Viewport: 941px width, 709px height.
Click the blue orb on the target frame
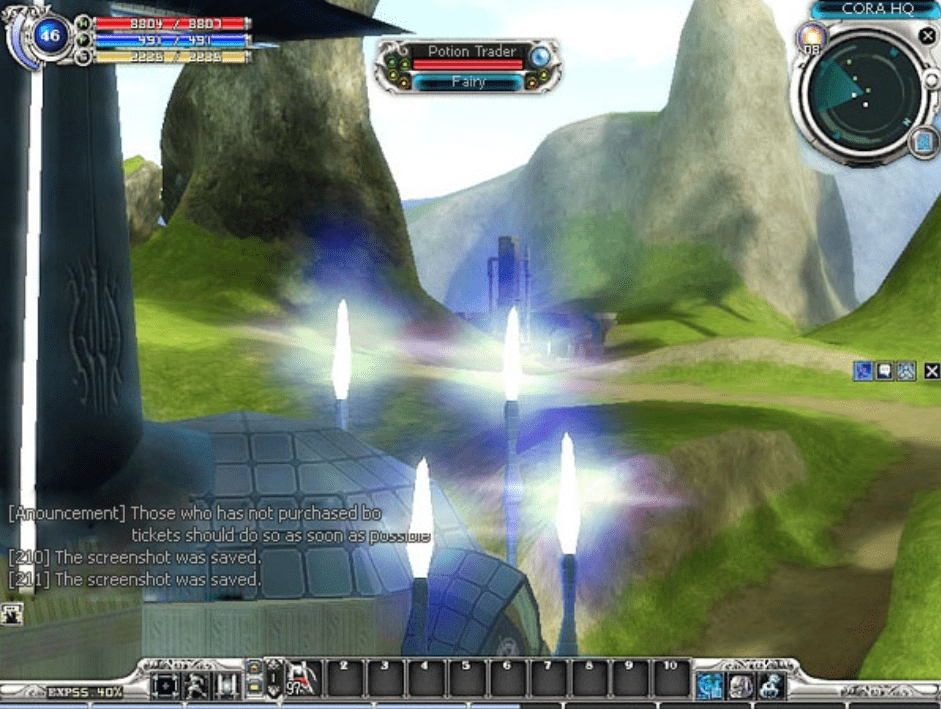[541, 56]
